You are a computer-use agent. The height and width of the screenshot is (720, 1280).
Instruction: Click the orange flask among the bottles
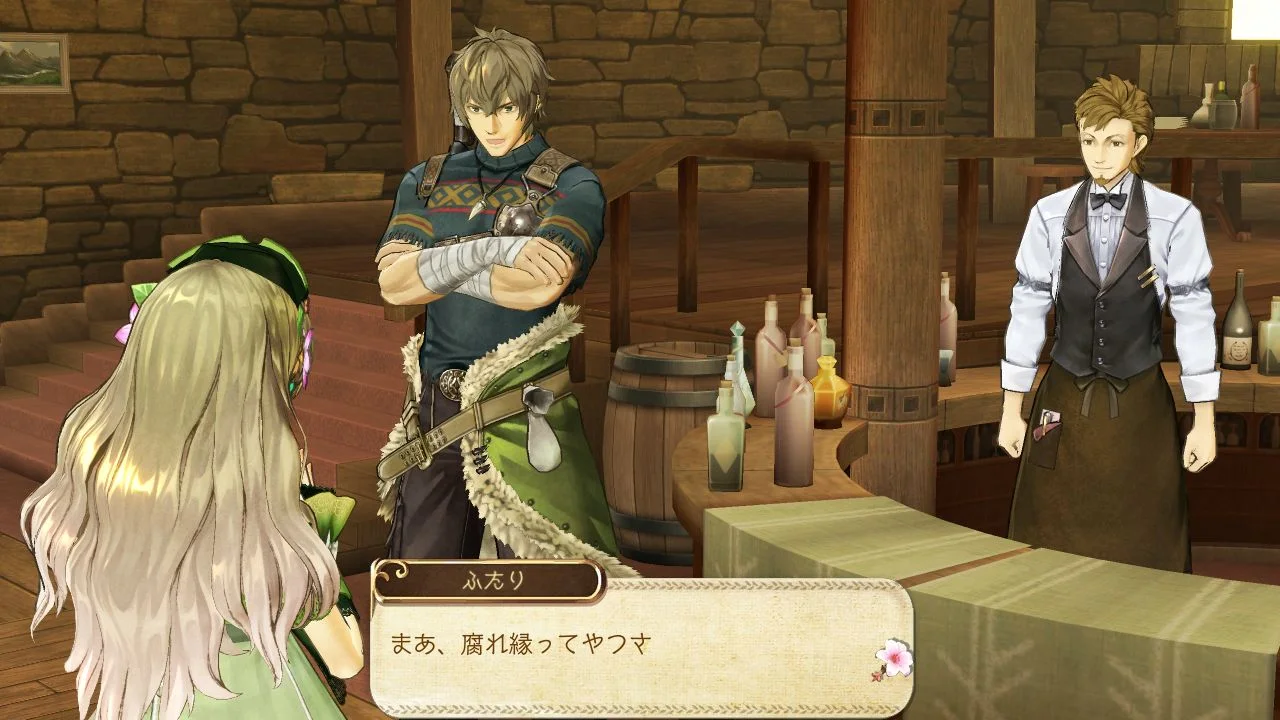point(828,390)
